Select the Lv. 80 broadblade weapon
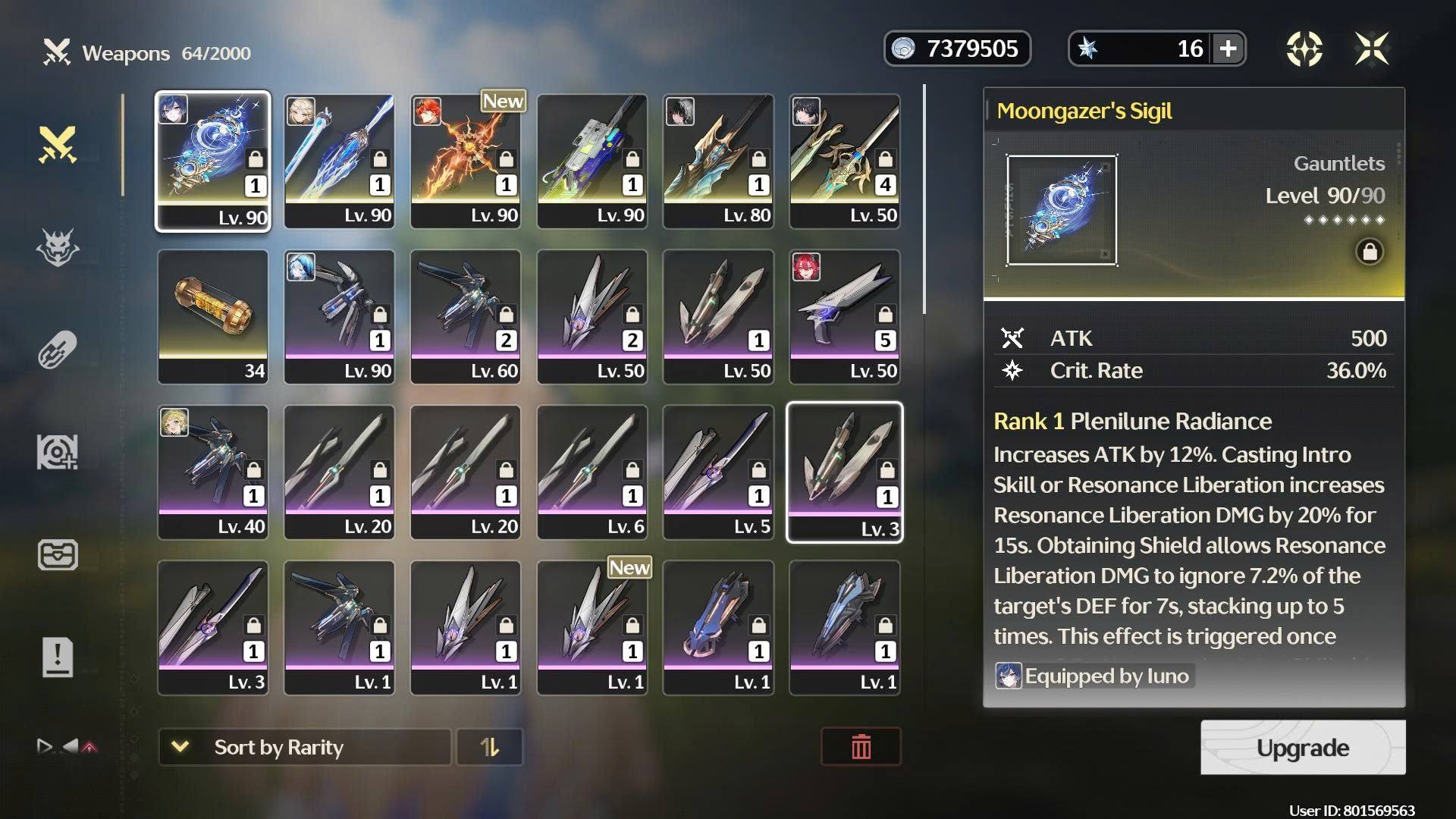This screenshot has width=1456, height=819. (718, 161)
